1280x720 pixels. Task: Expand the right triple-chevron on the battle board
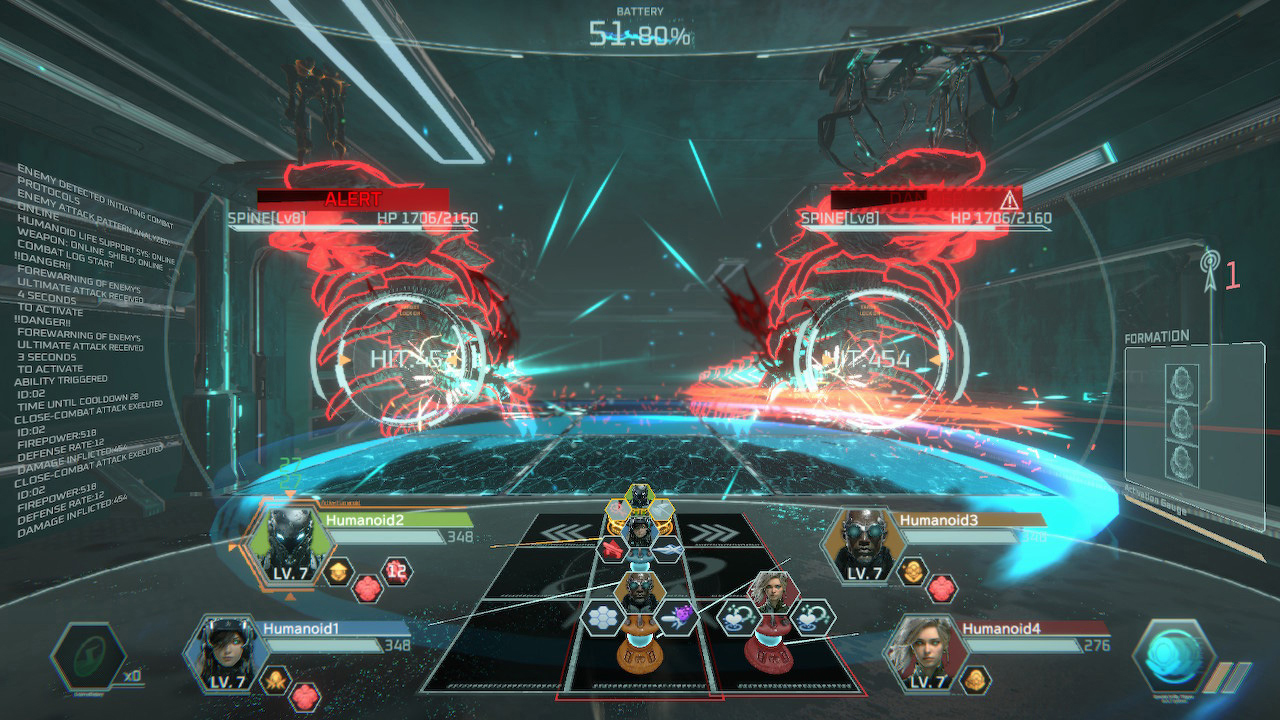click(x=710, y=531)
